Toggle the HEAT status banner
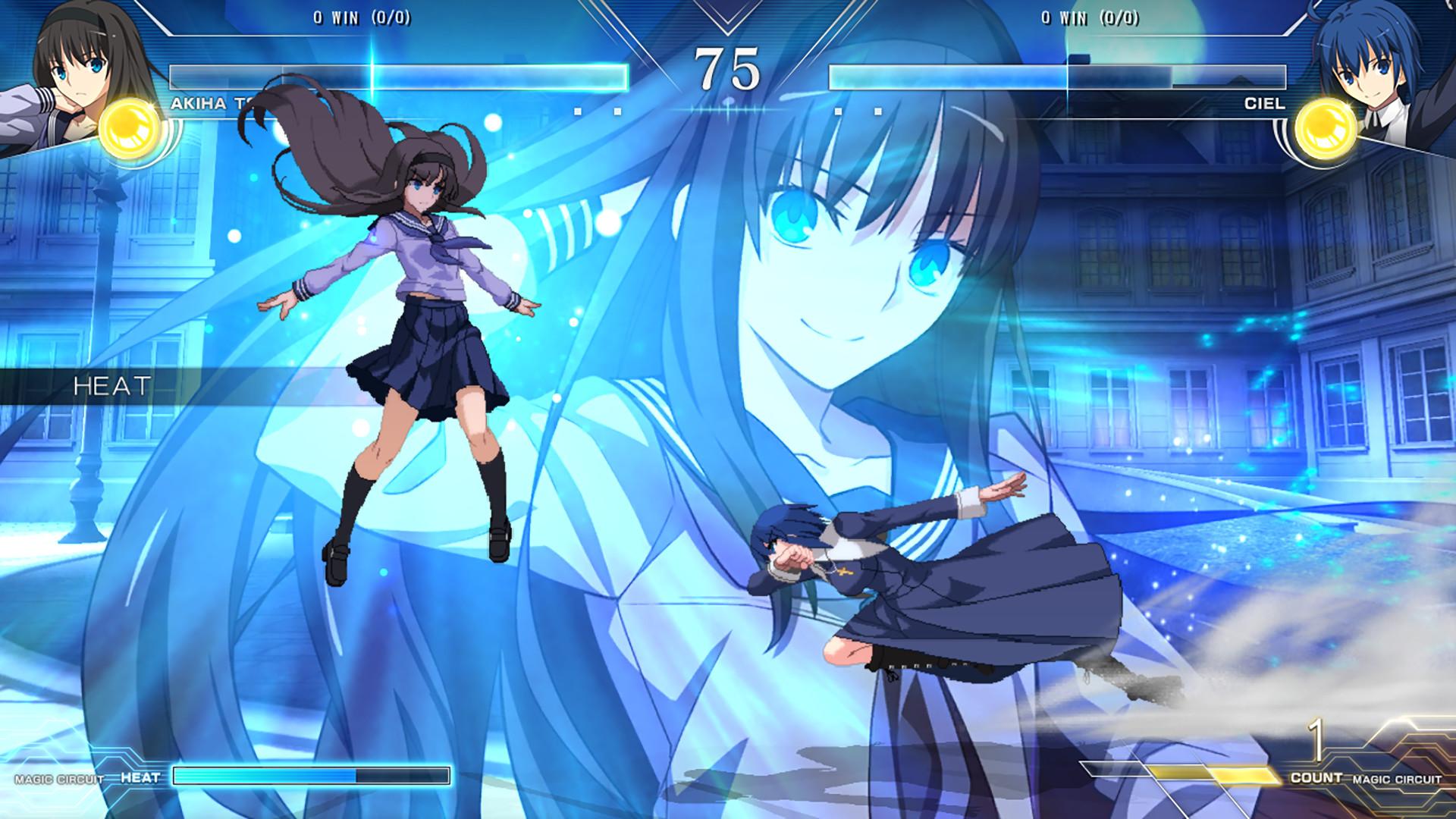This screenshot has width=1456, height=819. pyautogui.click(x=112, y=384)
